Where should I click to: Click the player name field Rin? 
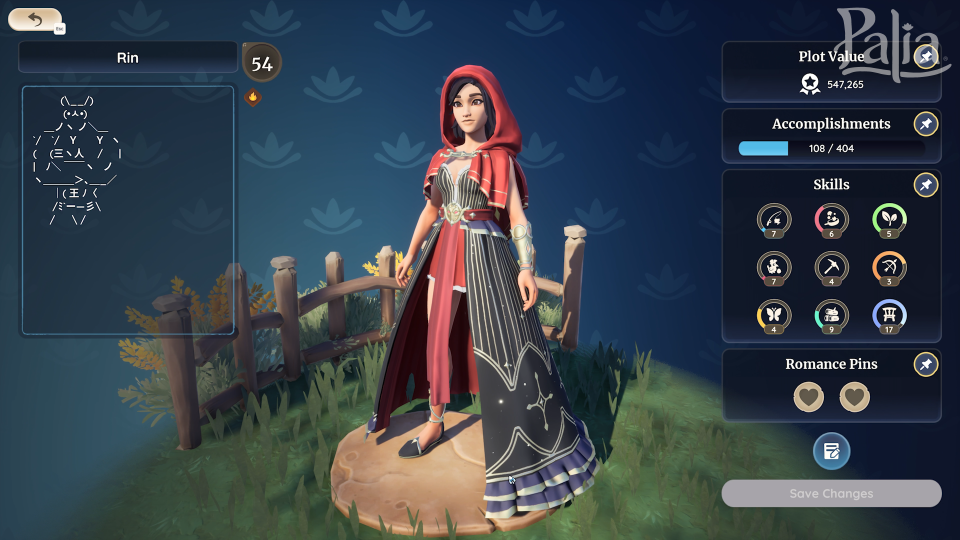128,58
